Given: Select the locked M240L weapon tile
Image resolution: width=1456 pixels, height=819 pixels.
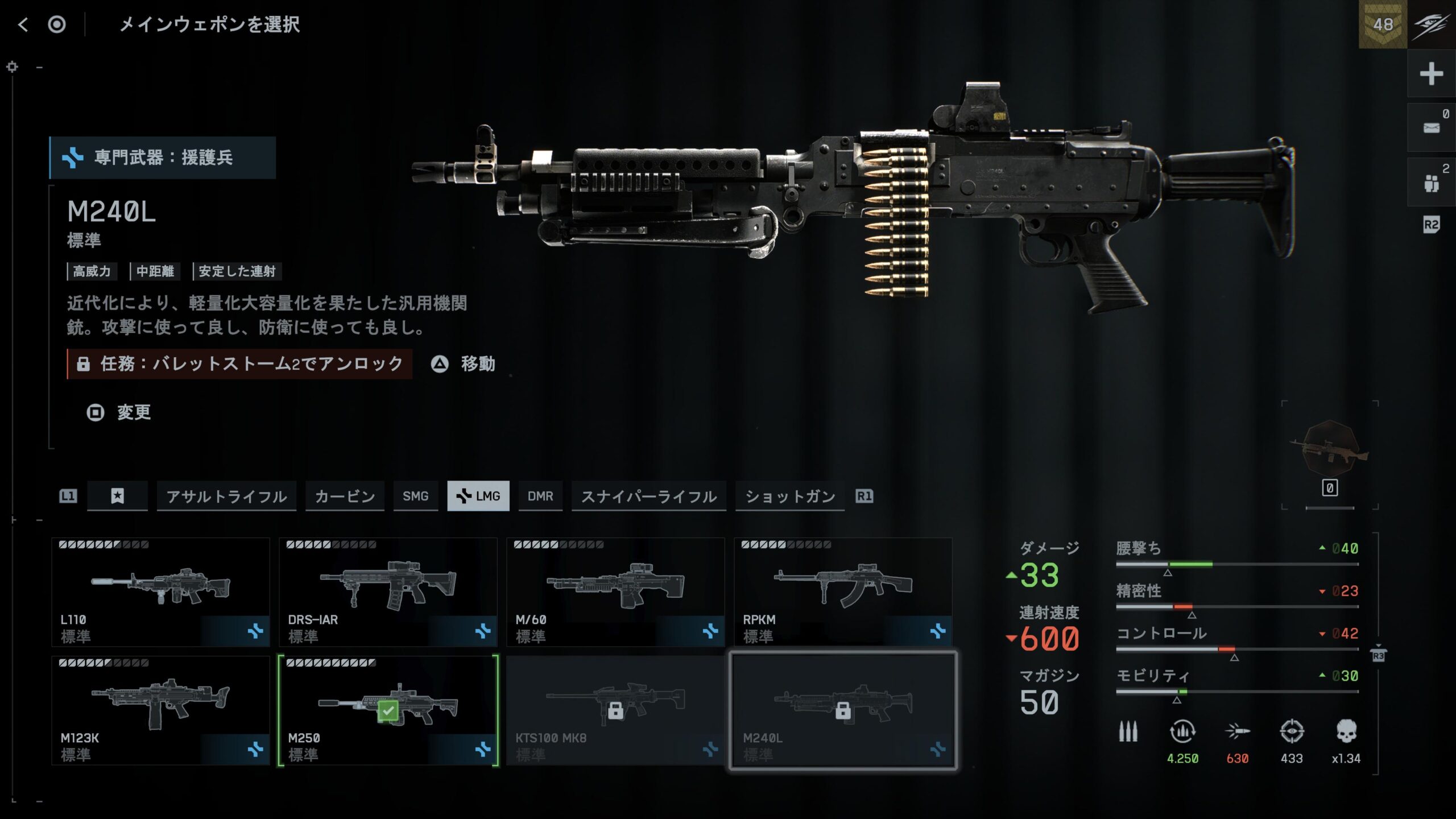Looking at the screenshot, I should point(843,710).
